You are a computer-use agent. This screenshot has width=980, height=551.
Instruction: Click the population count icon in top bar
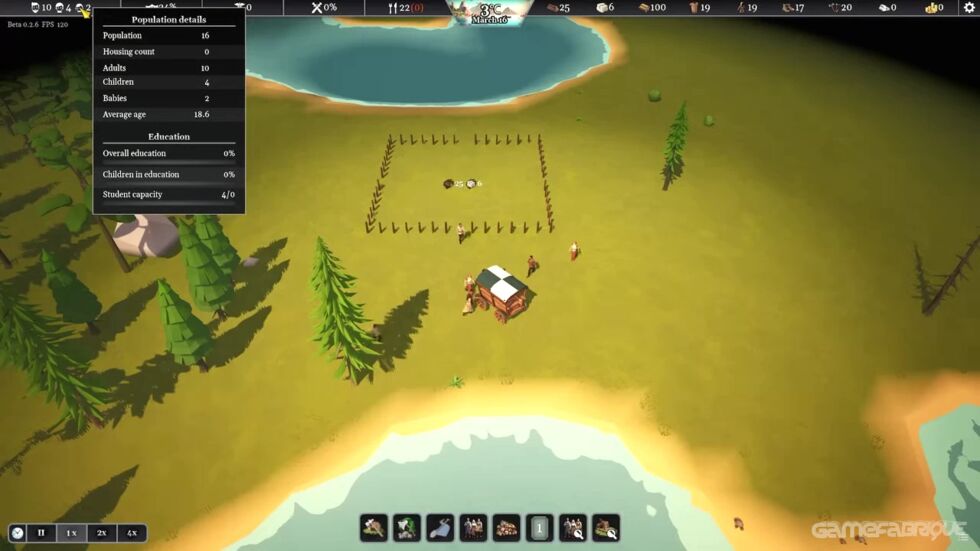[36, 8]
